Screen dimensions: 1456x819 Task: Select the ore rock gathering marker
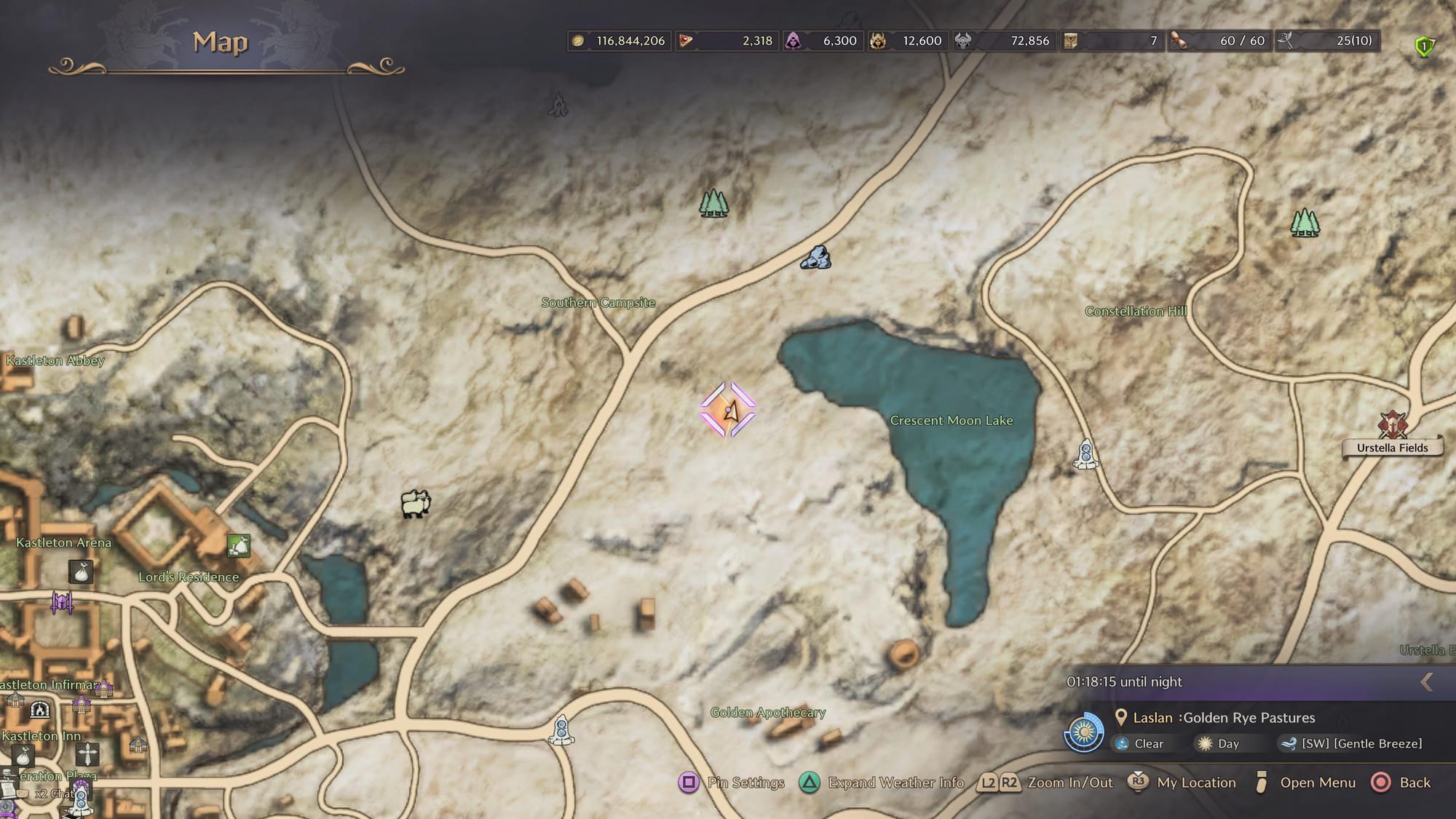(815, 258)
